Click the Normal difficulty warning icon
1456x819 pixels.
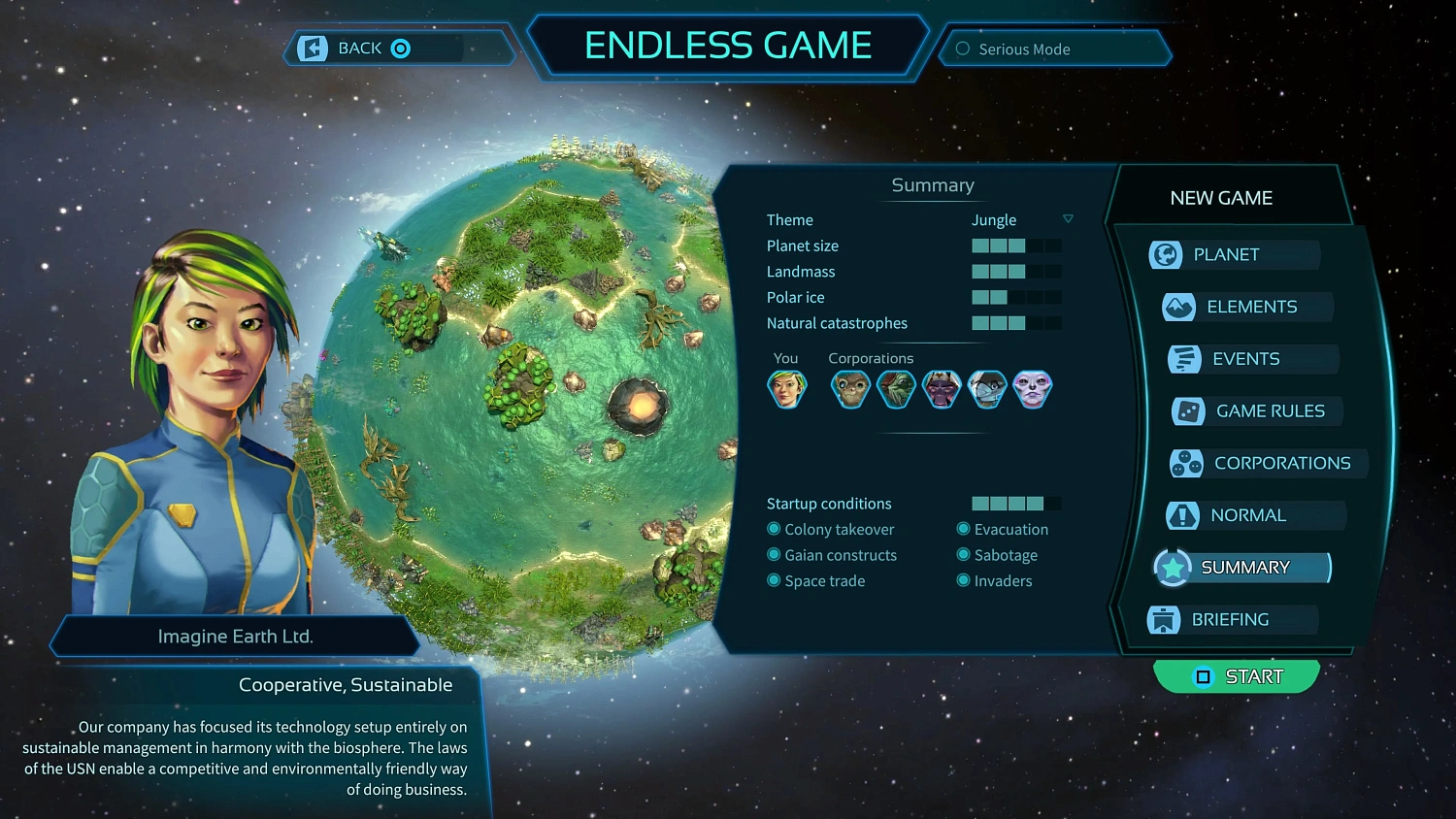tap(1182, 515)
